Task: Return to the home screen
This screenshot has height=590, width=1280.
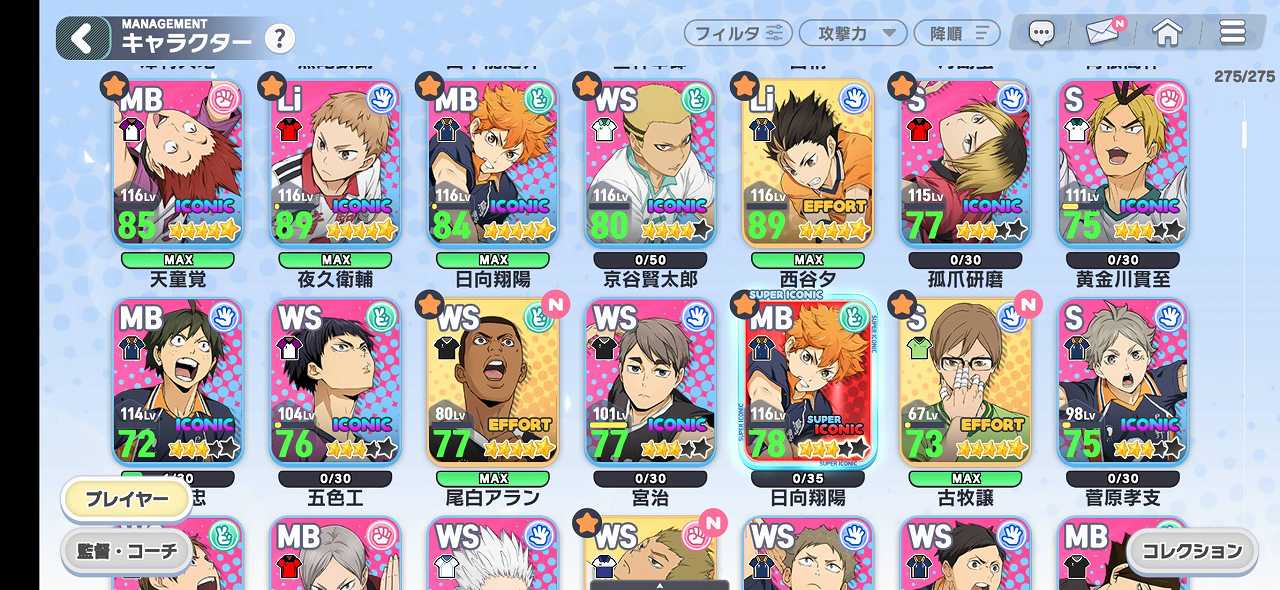Action: 1167,33
